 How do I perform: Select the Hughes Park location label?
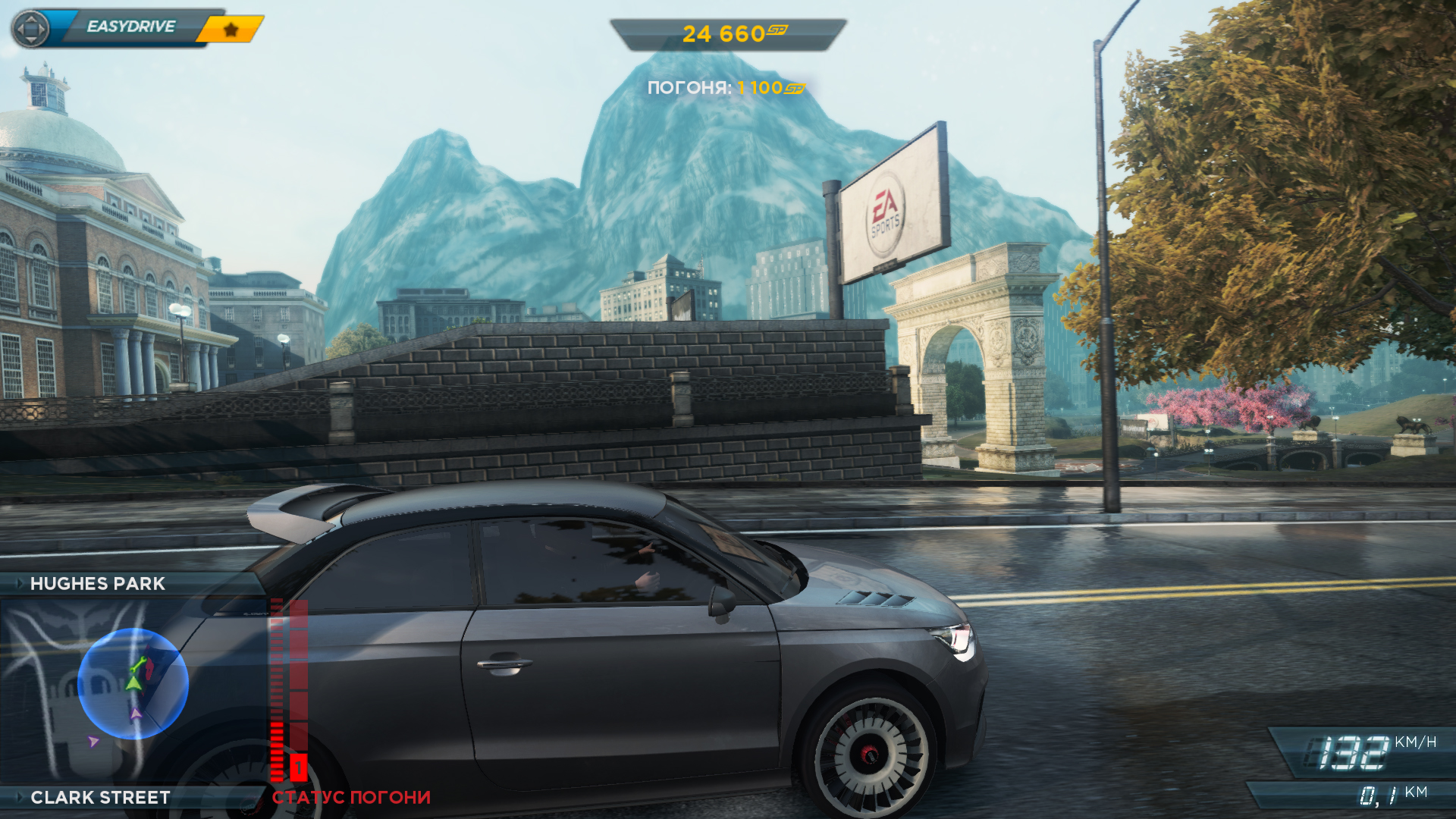(97, 584)
